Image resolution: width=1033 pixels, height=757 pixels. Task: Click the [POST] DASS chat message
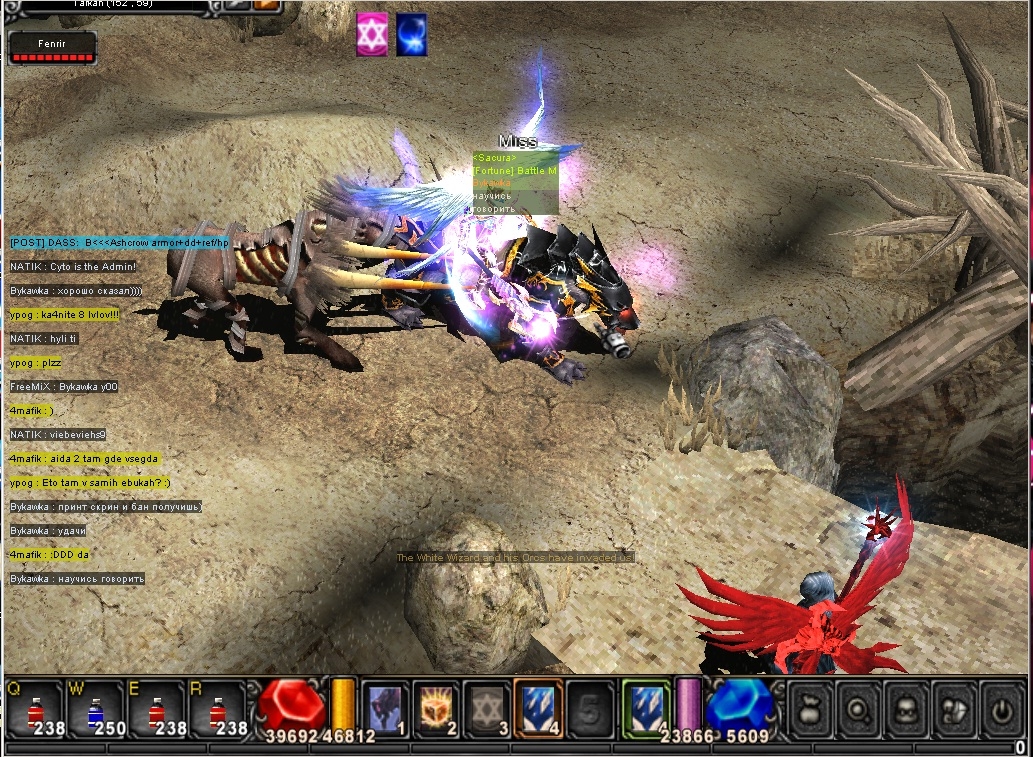click(x=120, y=243)
